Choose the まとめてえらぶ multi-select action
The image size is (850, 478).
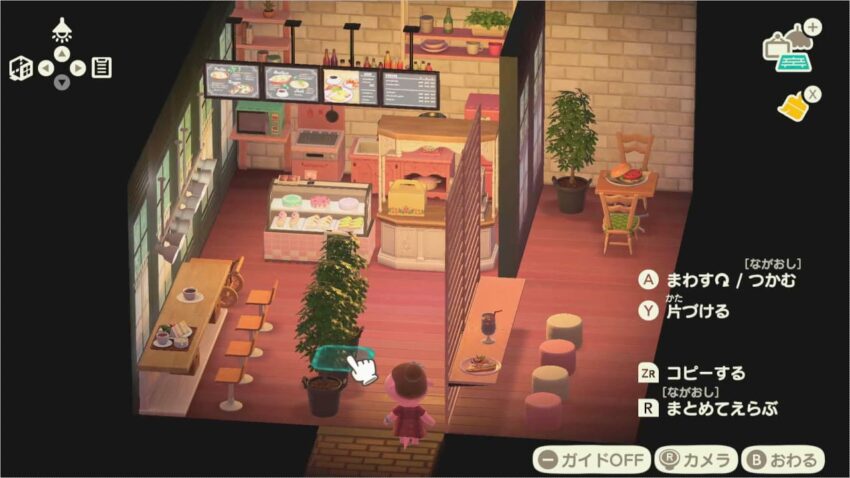(x=711, y=407)
